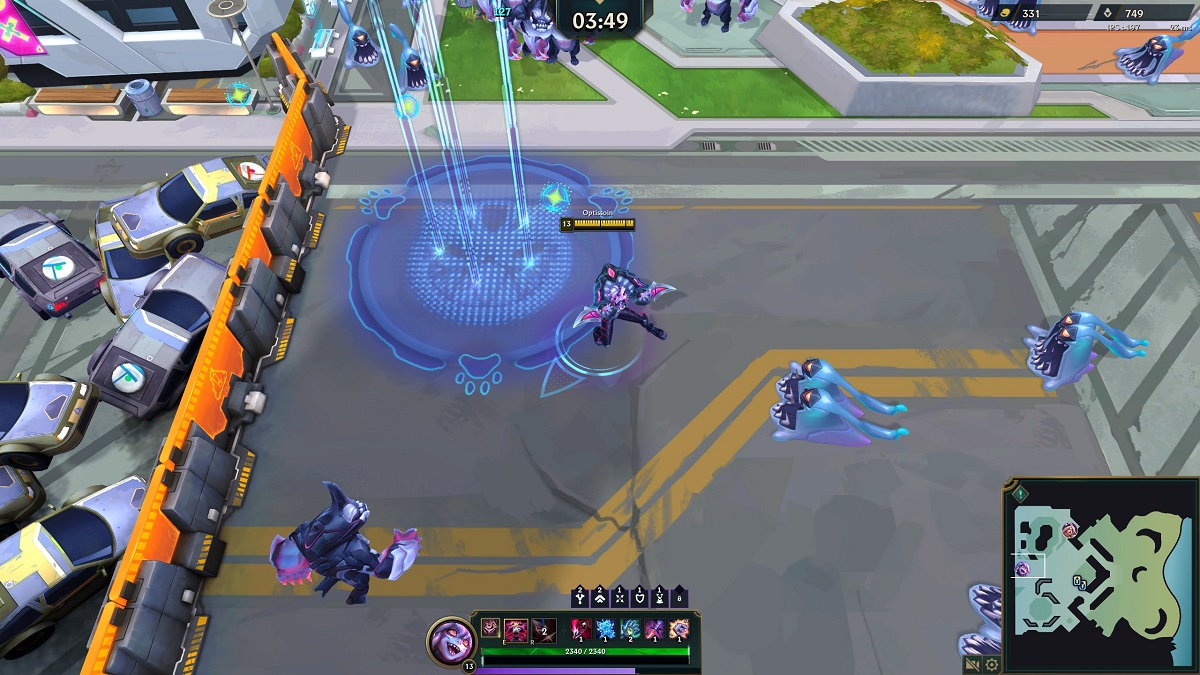Select the small pink passive ability icon
This screenshot has width=1200, height=675.
tap(490, 628)
